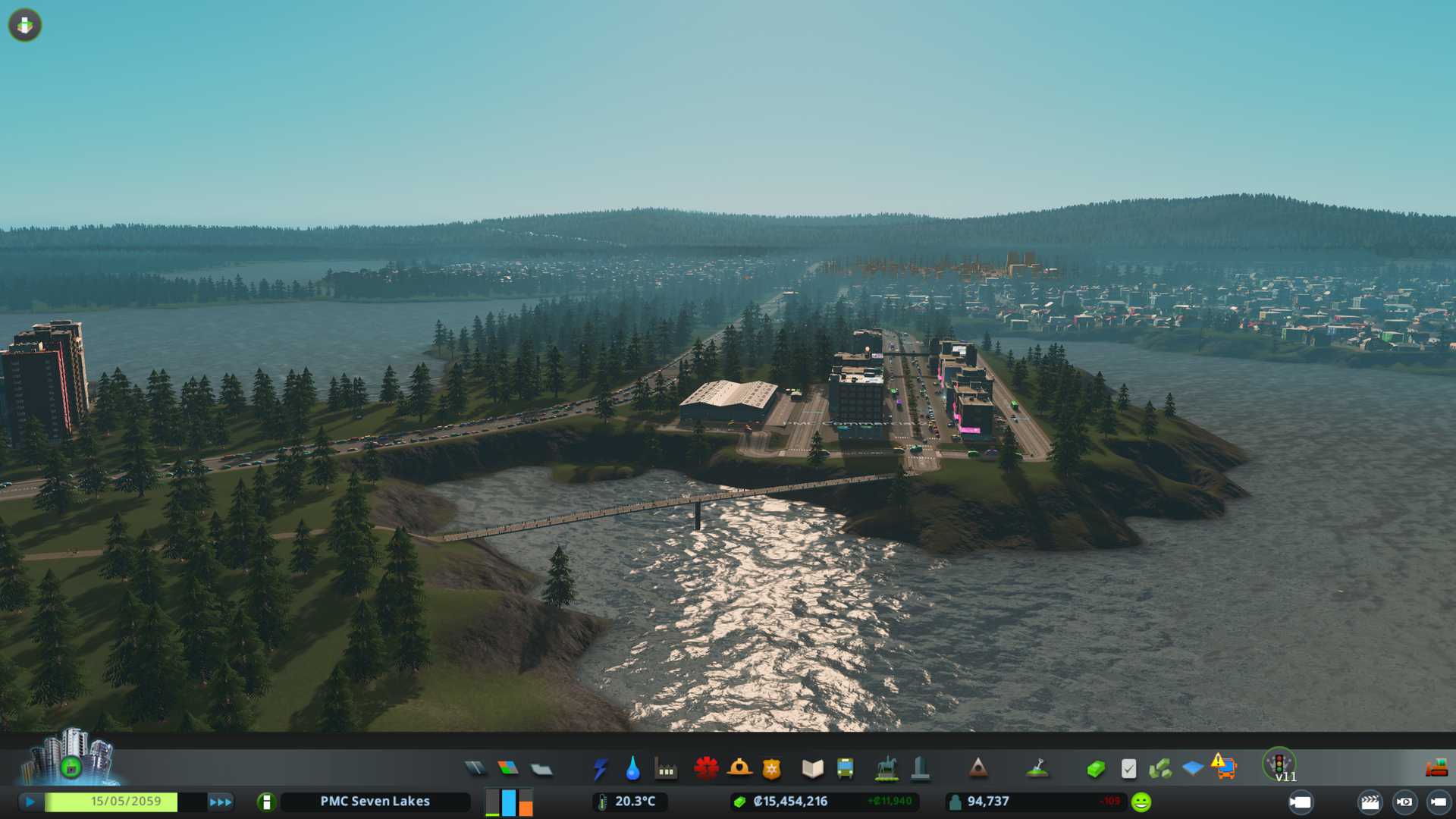Screen dimensions: 1456x819
Task: Click the play simulation button
Action: point(30,802)
